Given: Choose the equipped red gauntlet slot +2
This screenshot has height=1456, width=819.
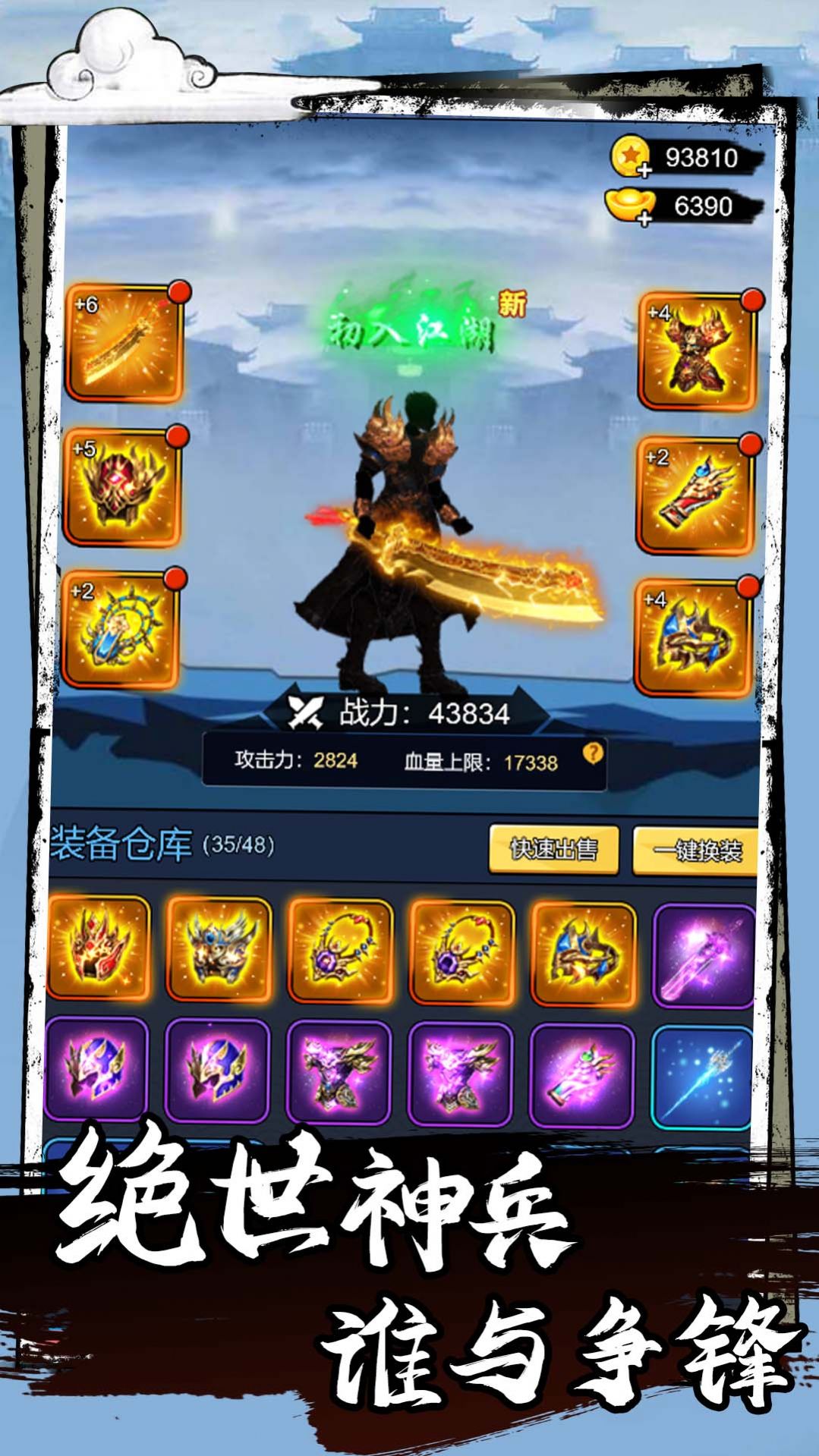Looking at the screenshot, I should (695, 495).
